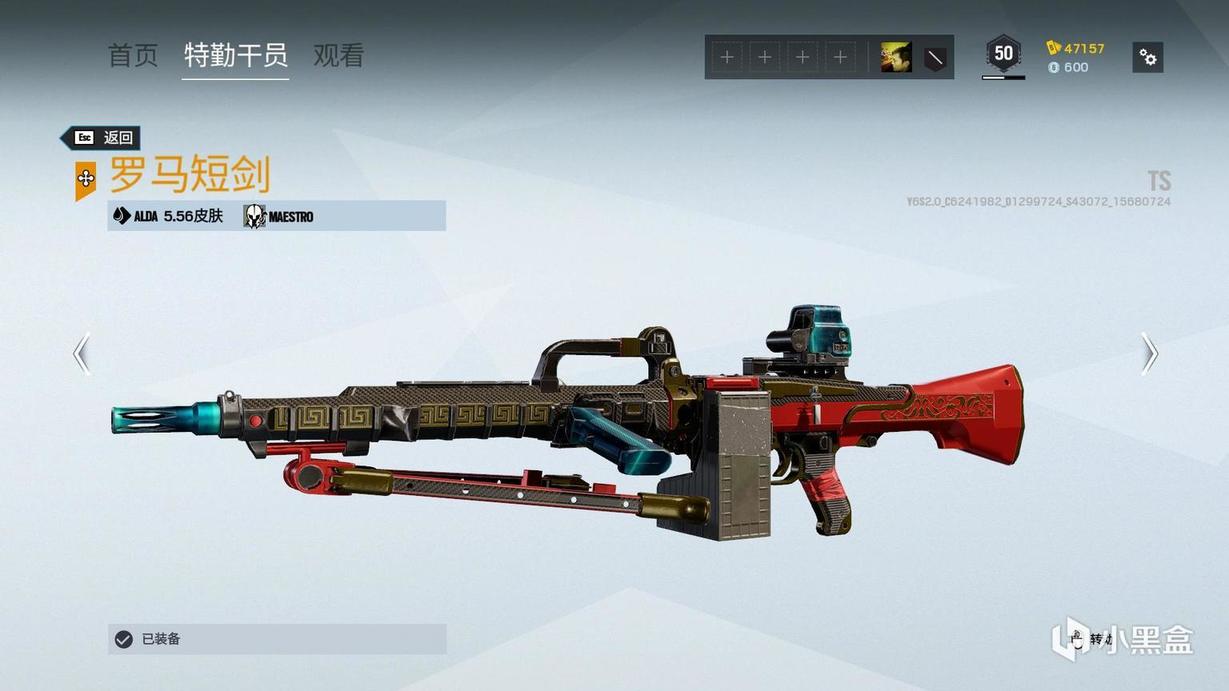
Task: Go to the 观看 watch tab
Action: pyautogui.click(x=339, y=56)
